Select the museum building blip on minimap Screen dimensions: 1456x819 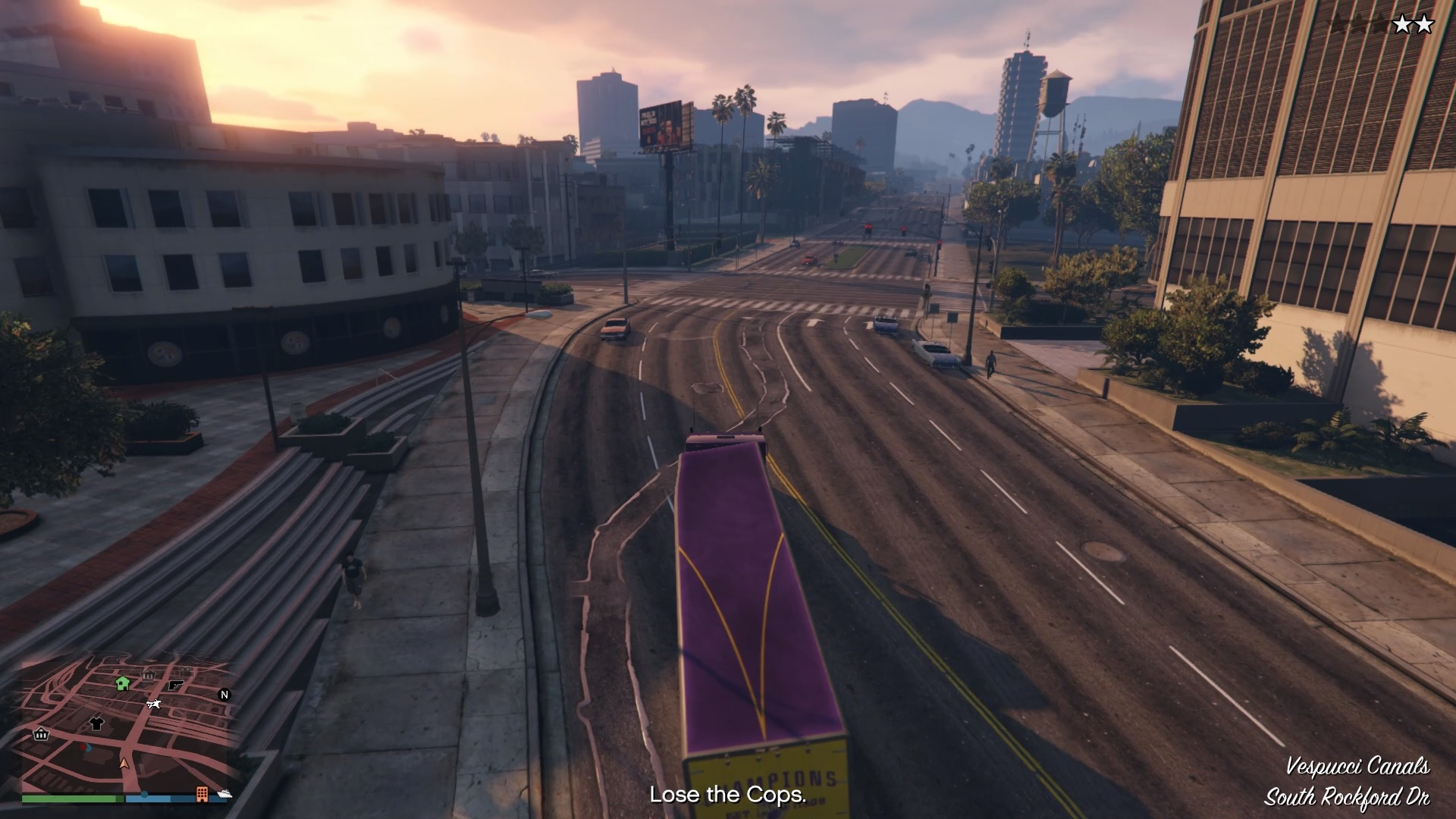[148, 673]
